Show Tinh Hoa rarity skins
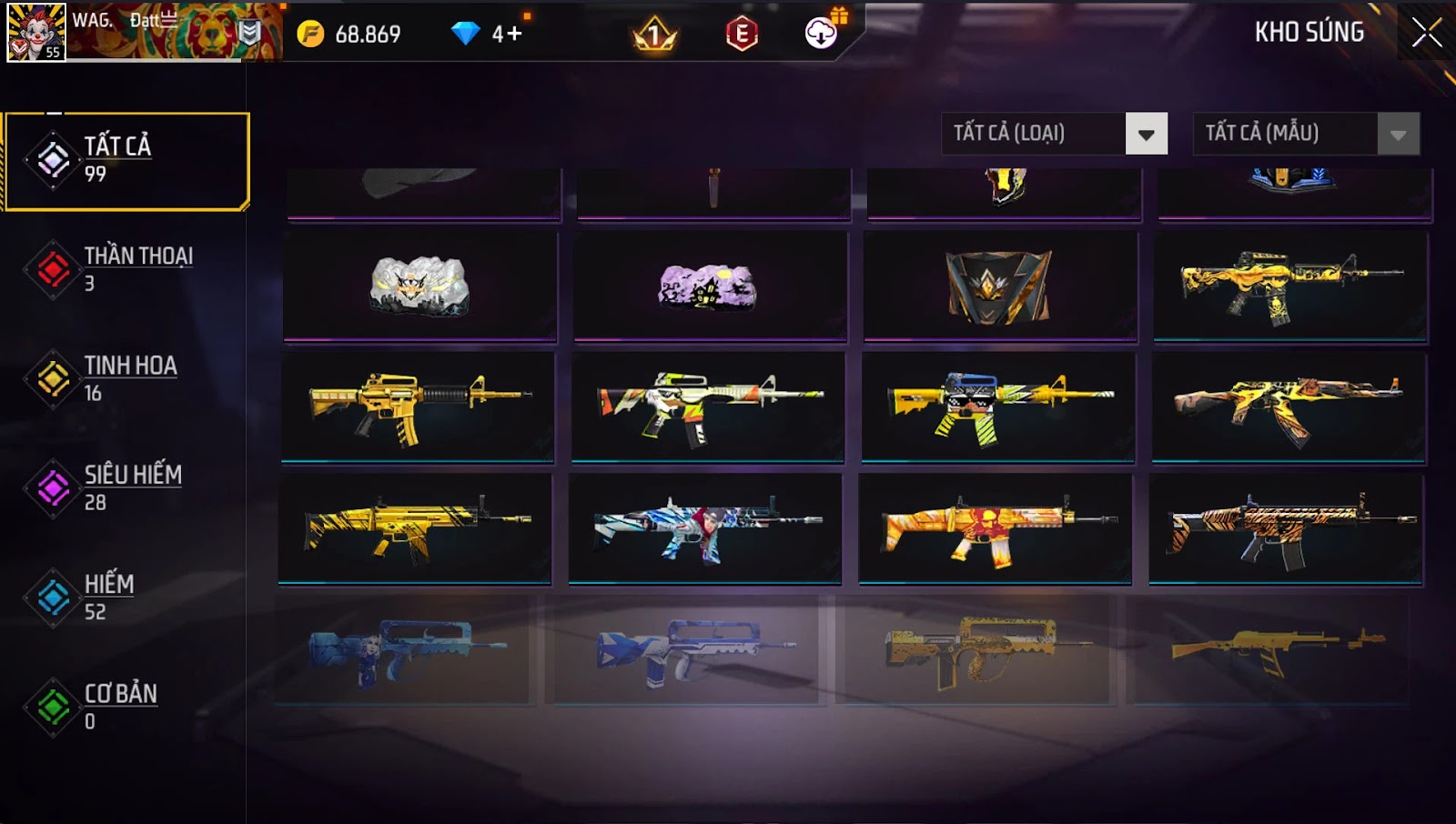 point(127,378)
